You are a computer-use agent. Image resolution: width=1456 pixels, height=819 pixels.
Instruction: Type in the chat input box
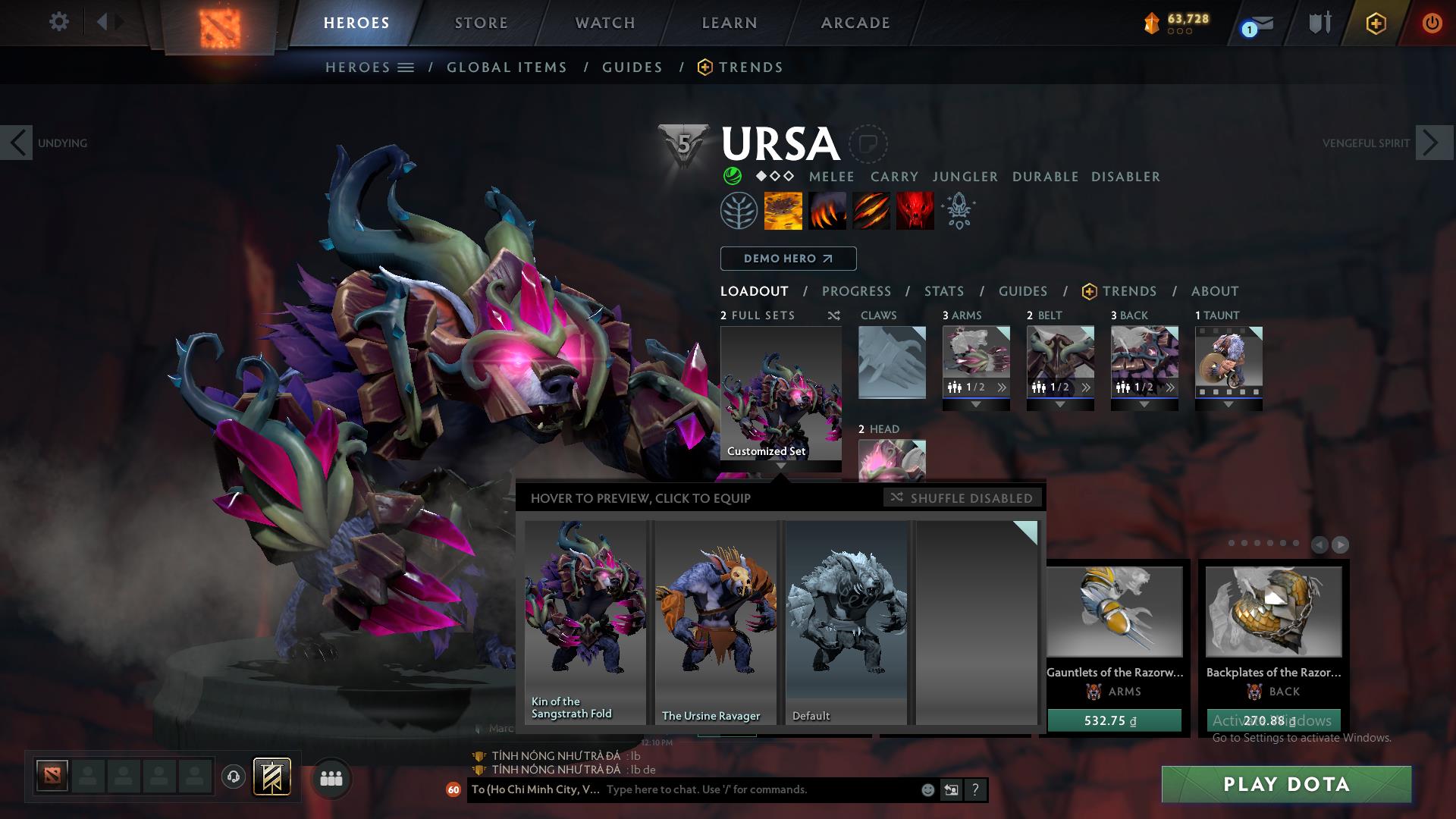click(758, 789)
